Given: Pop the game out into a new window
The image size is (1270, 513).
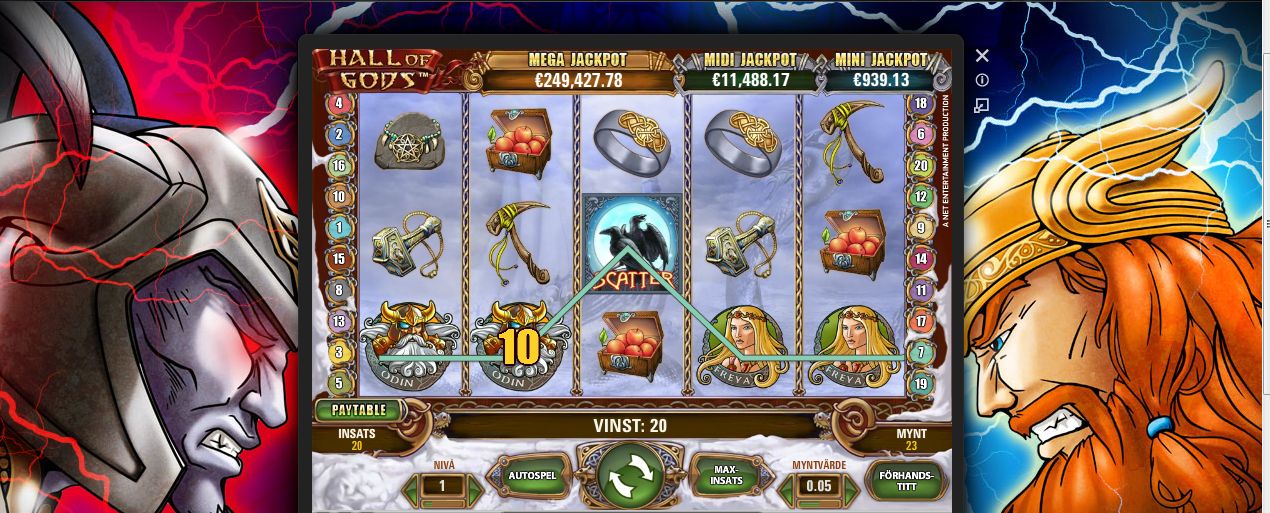Looking at the screenshot, I should (x=982, y=104).
